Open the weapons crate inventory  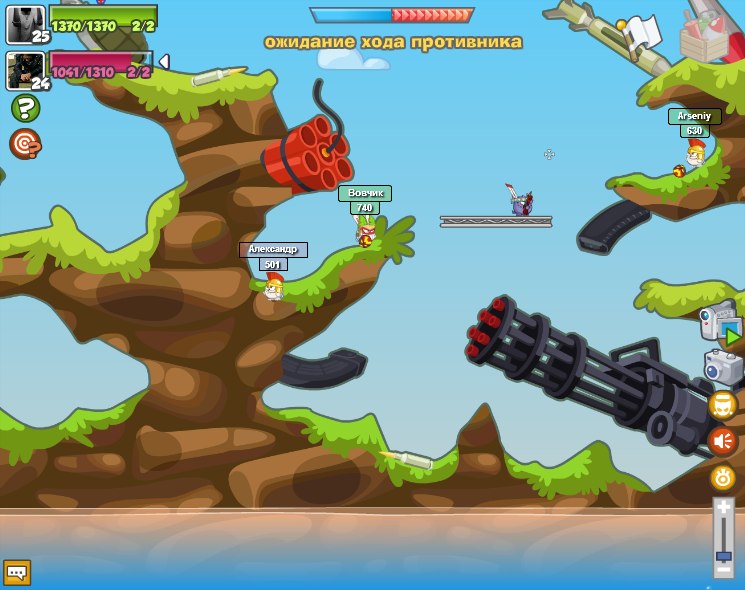[x=704, y=36]
